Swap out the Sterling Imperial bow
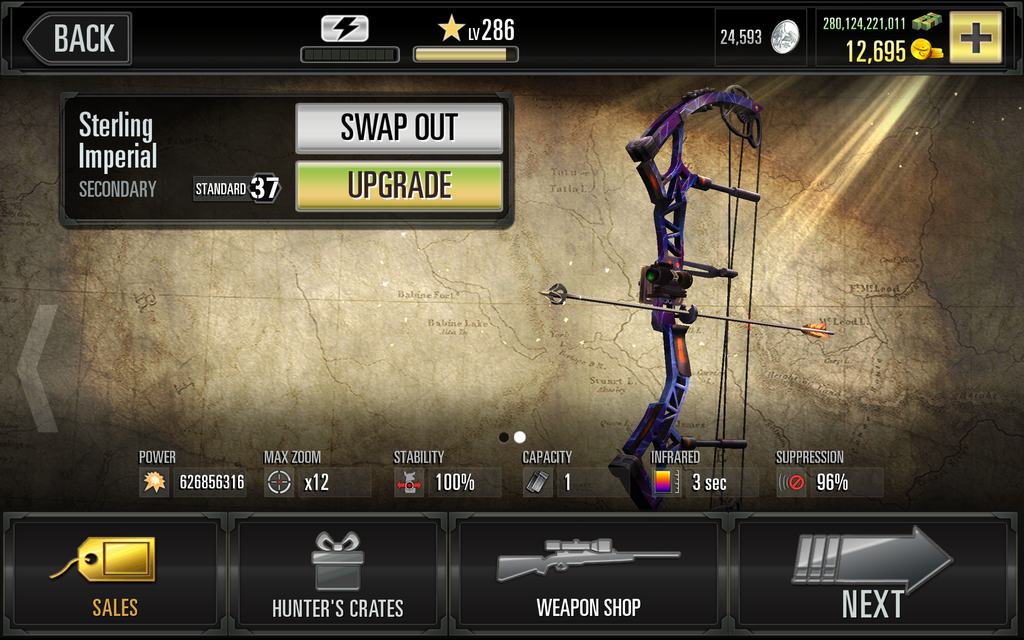 click(399, 128)
